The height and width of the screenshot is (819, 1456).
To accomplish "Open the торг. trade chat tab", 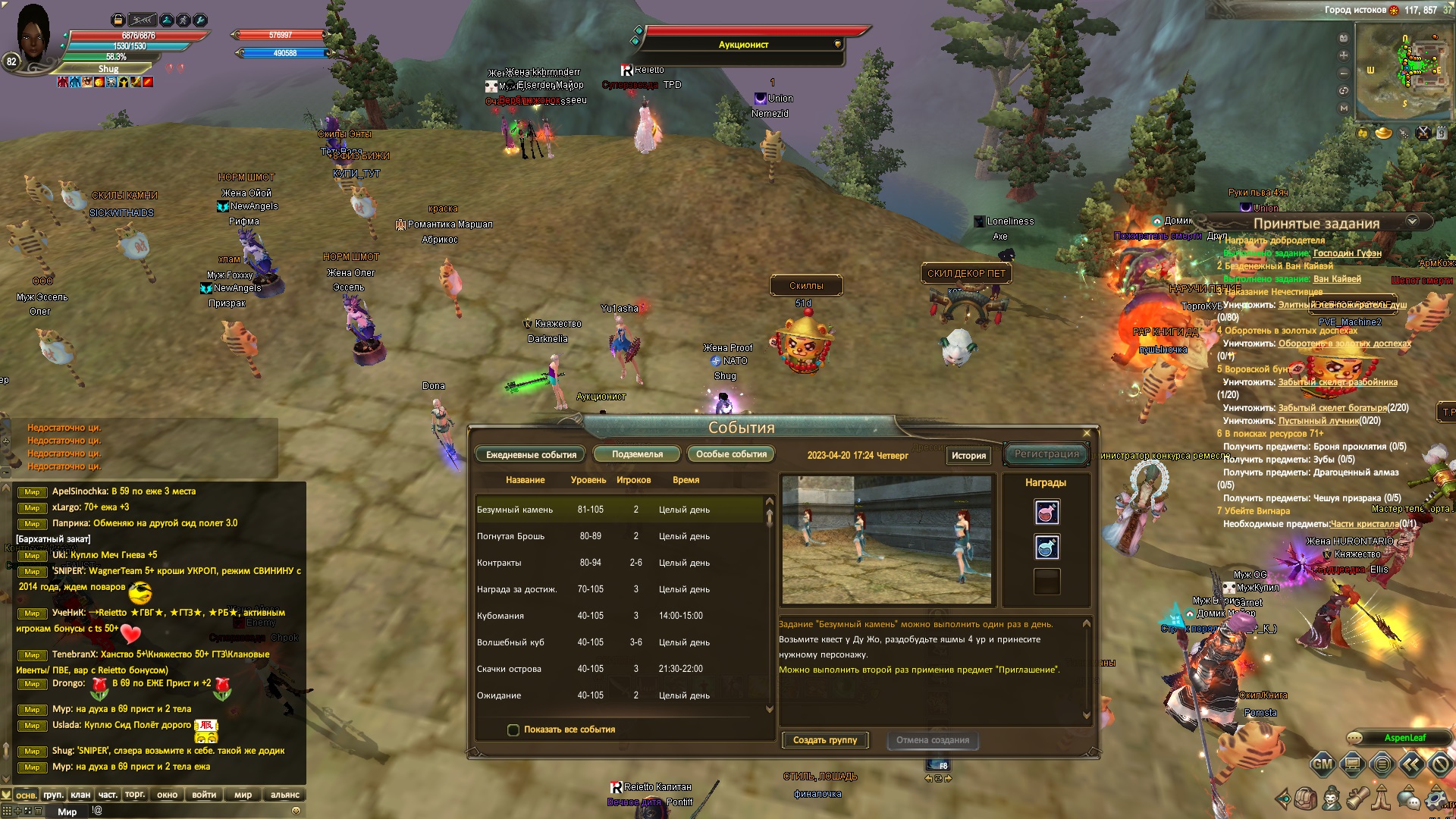I will pyautogui.click(x=135, y=795).
